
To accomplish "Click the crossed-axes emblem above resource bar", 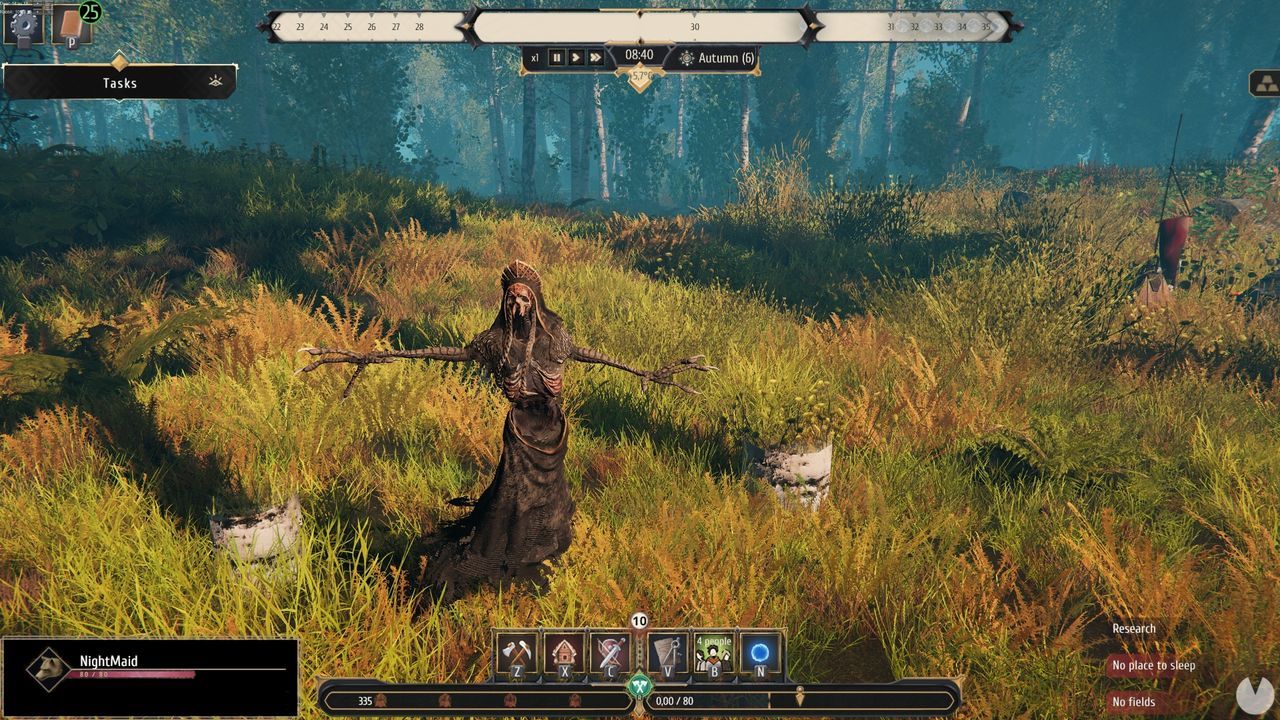I will pyautogui.click(x=641, y=686).
